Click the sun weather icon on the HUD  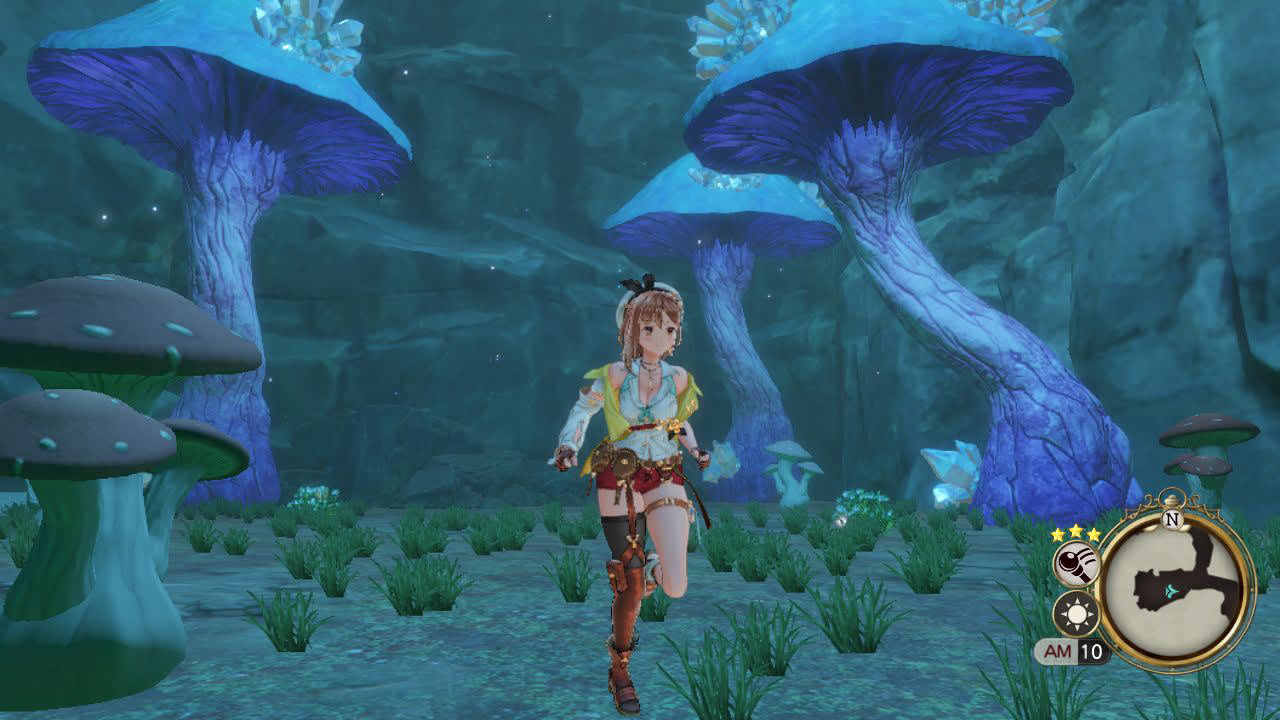1077,611
